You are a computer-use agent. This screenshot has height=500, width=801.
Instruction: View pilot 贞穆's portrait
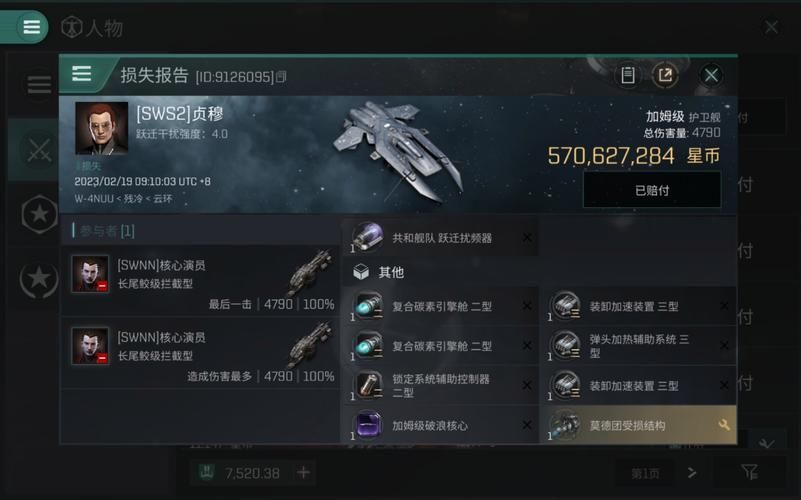click(x=102, y=128)
